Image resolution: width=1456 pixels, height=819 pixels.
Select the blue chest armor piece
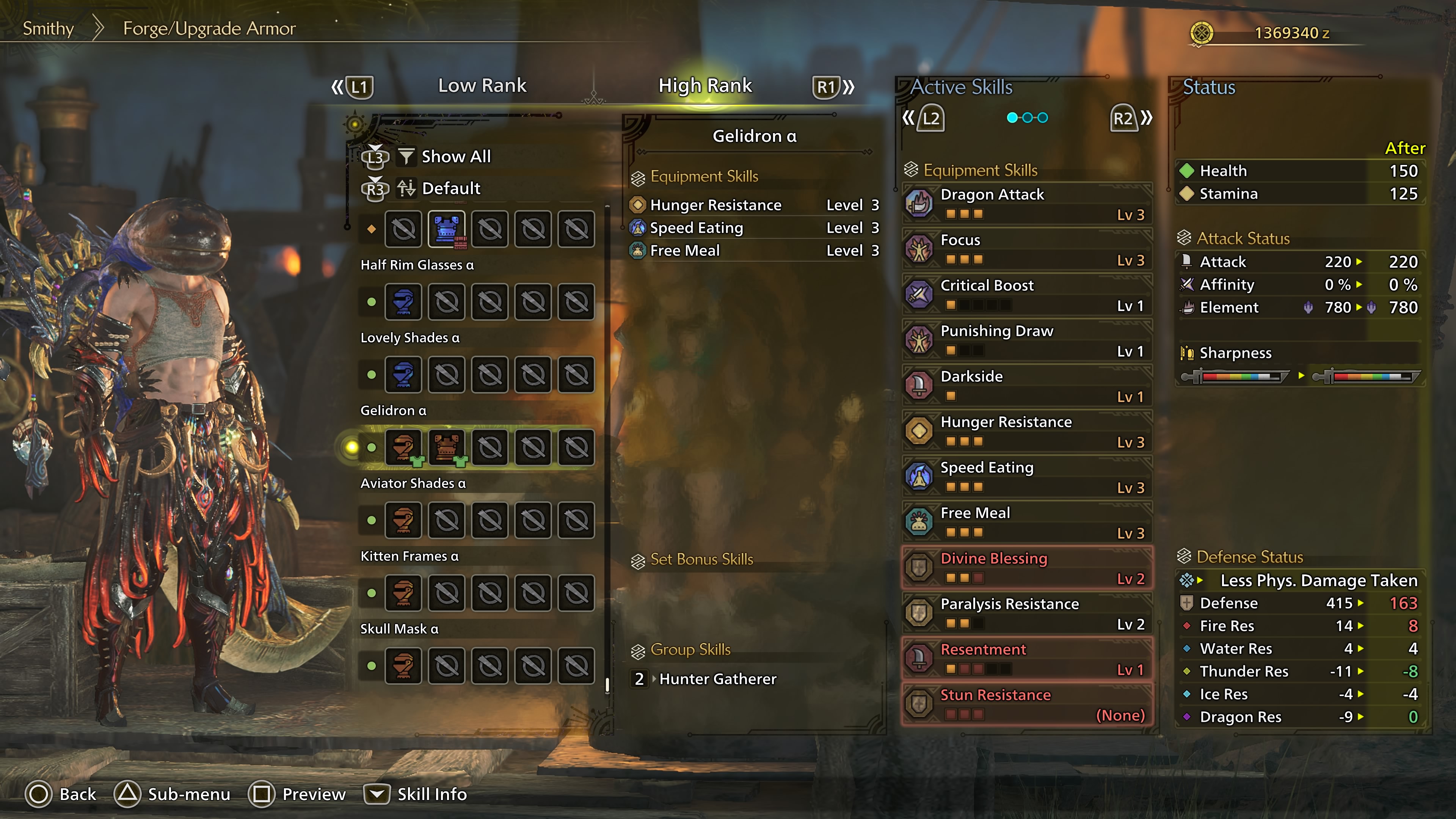tap(447, 229)
